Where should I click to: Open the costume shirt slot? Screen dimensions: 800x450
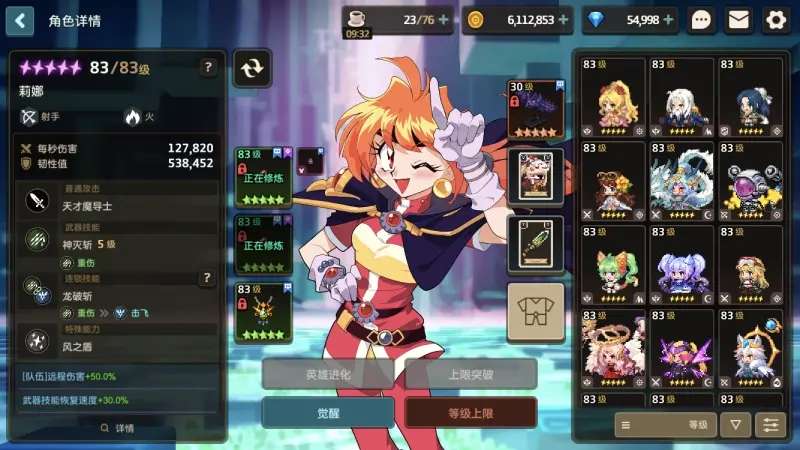[535, 312]
